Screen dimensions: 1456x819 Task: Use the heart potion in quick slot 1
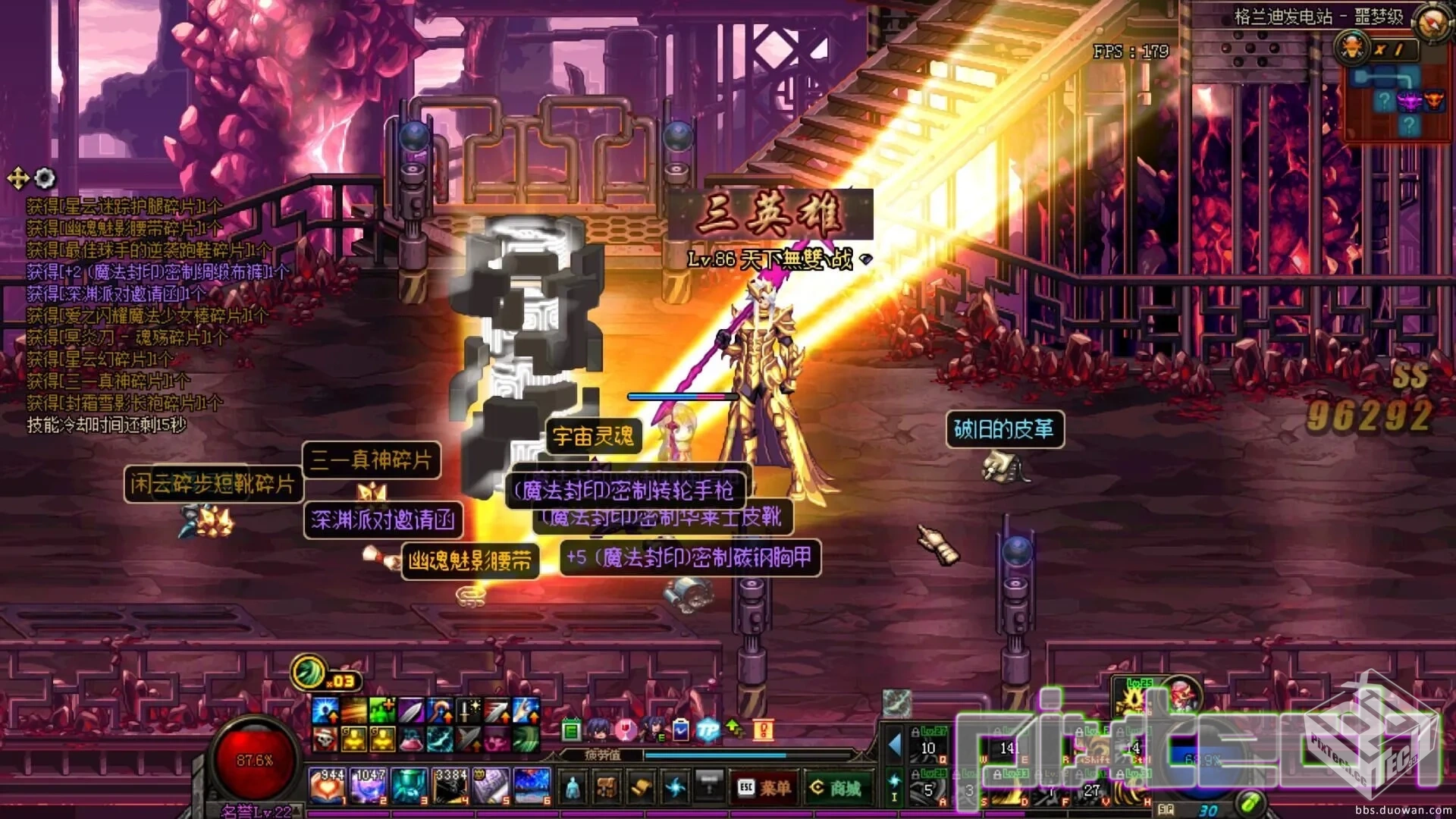point(328,786)
